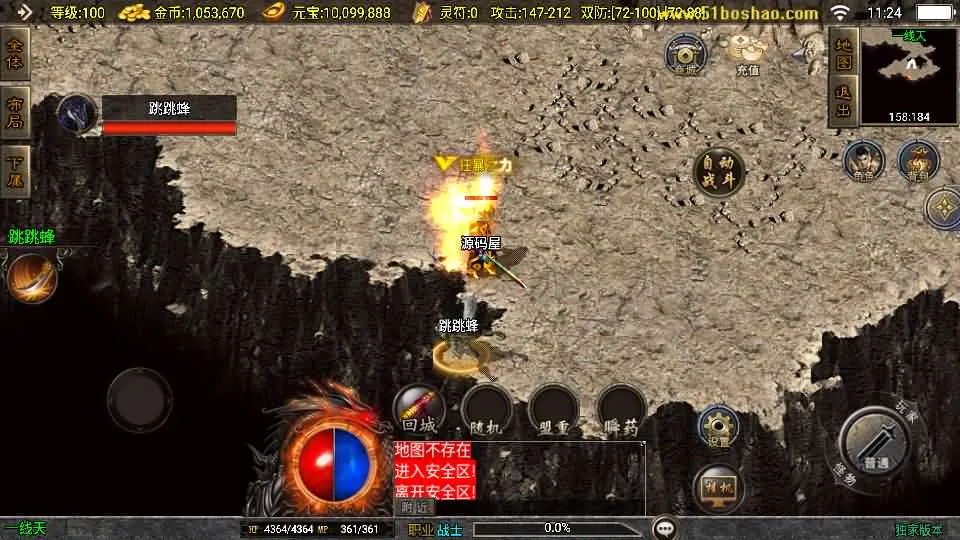Select the 下属 tab
Image resolution: width=960 pixels, height=540 pixels.
pyautogui.click(x=15, y=171)
